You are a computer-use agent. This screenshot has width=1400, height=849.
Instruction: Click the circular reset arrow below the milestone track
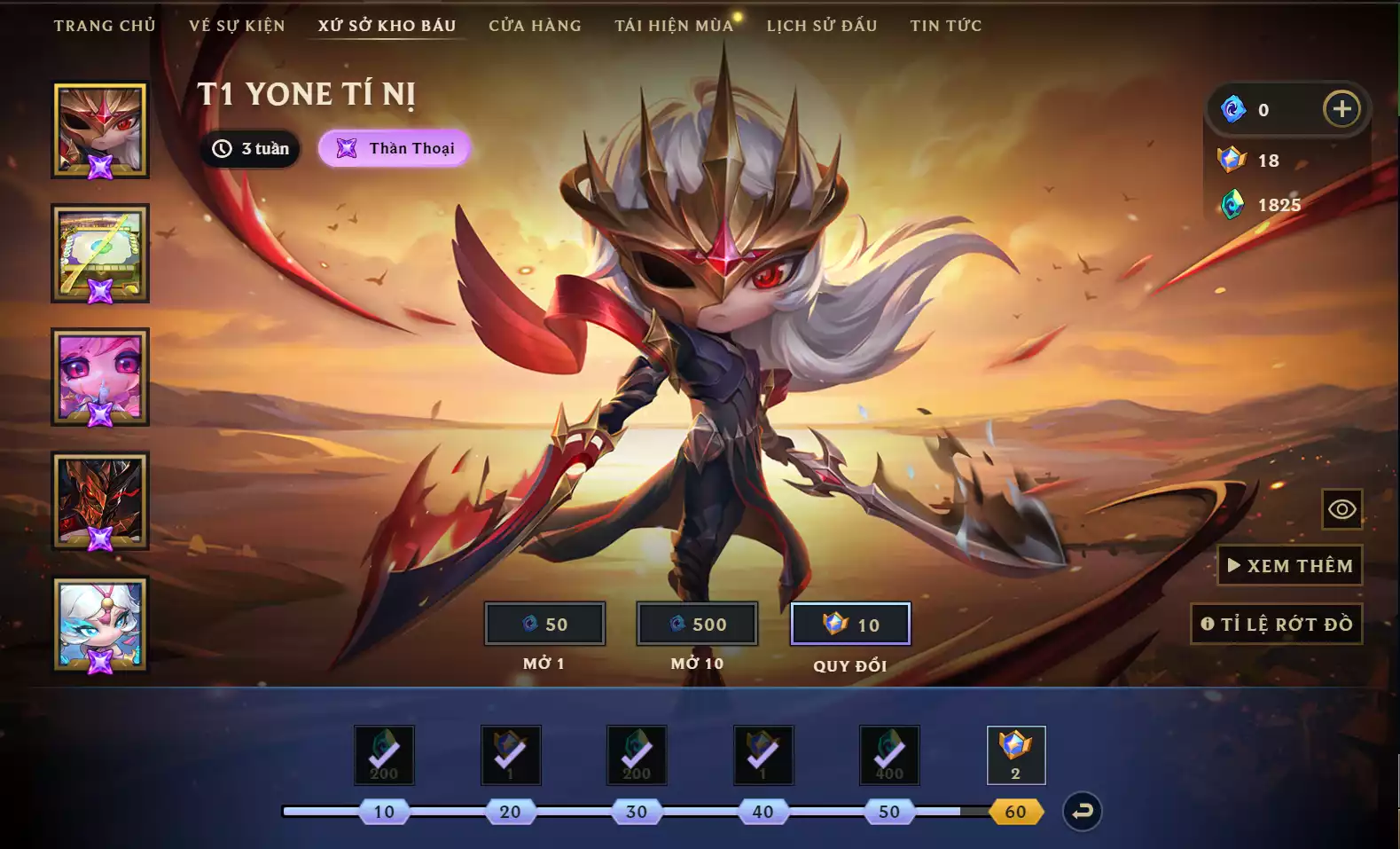1080,810
